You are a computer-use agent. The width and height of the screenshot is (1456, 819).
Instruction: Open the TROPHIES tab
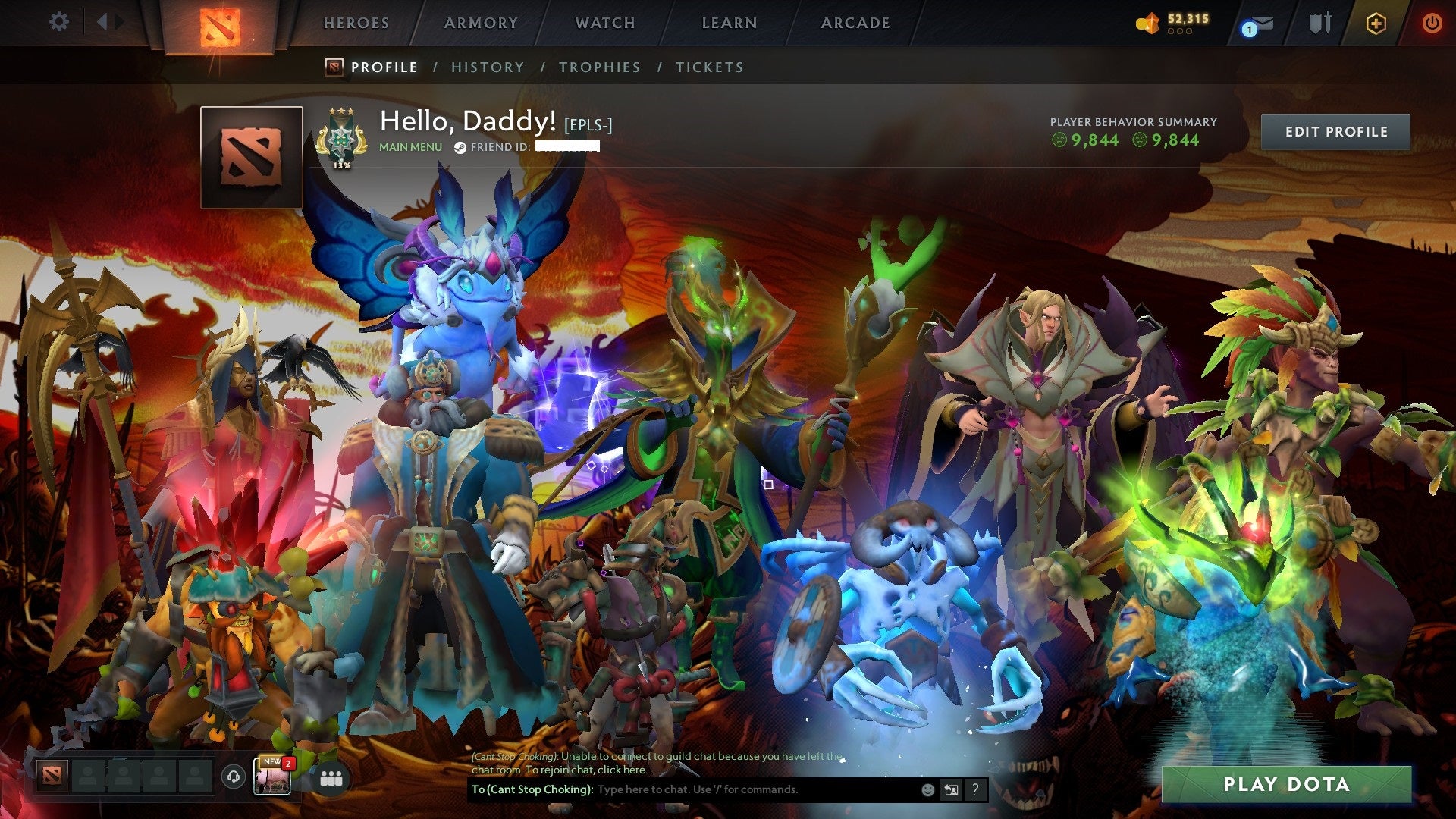click(x=599, y=67)
